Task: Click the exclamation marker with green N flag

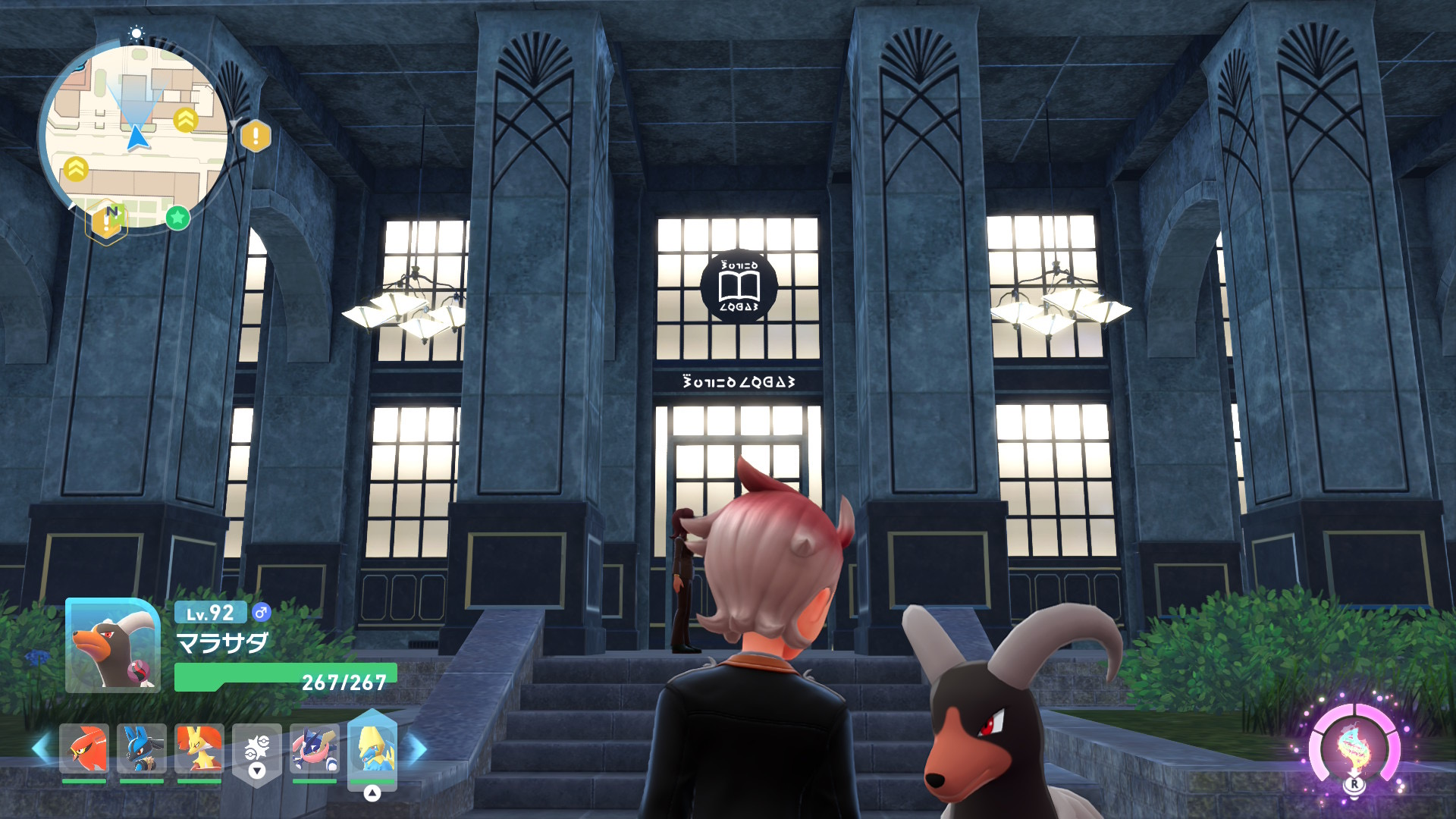Action: tap(107, 221)
